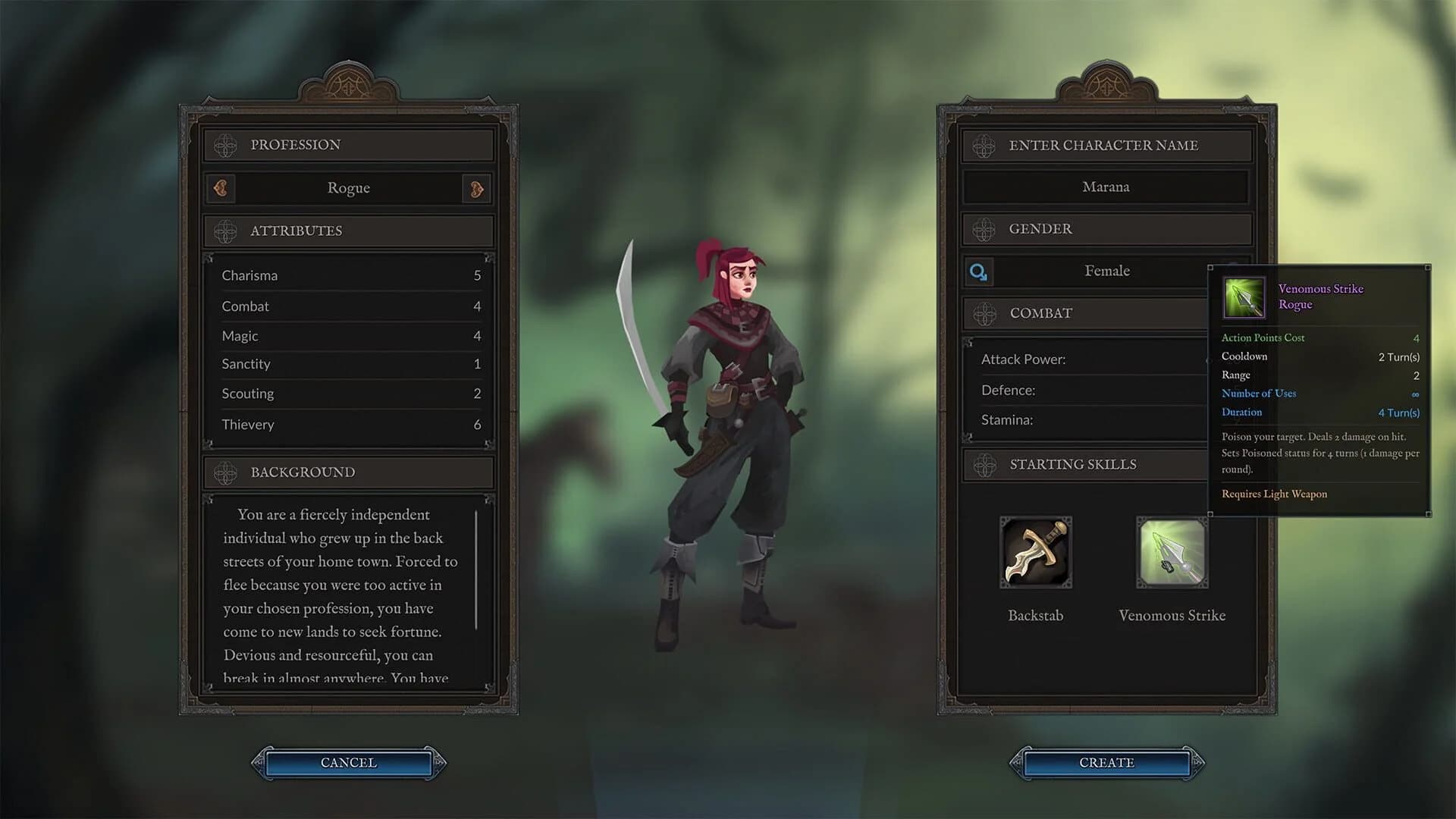Open the Rogue profession selector

[x=348, y=188]
